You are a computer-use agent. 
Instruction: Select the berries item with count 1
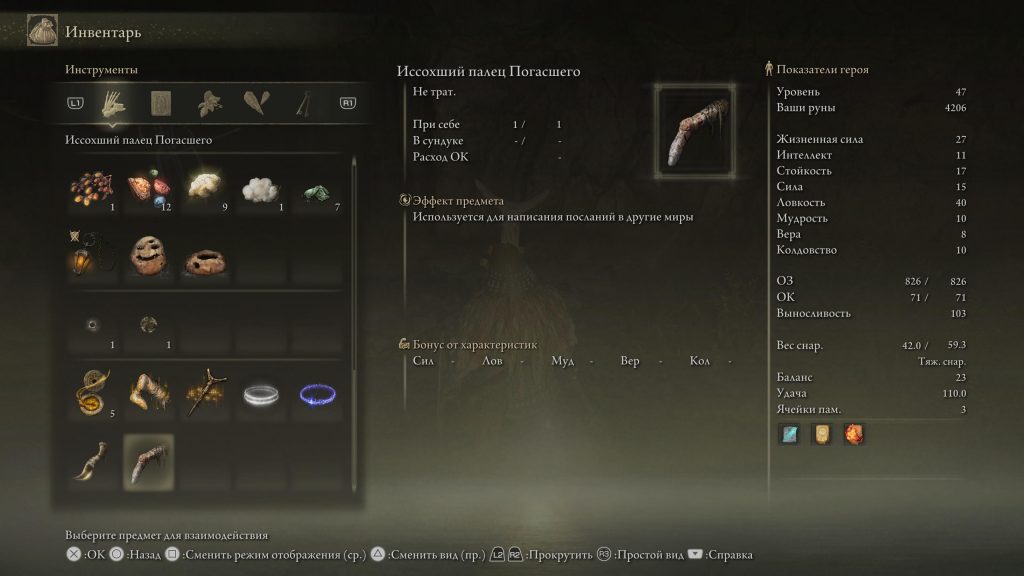point(91,189)
